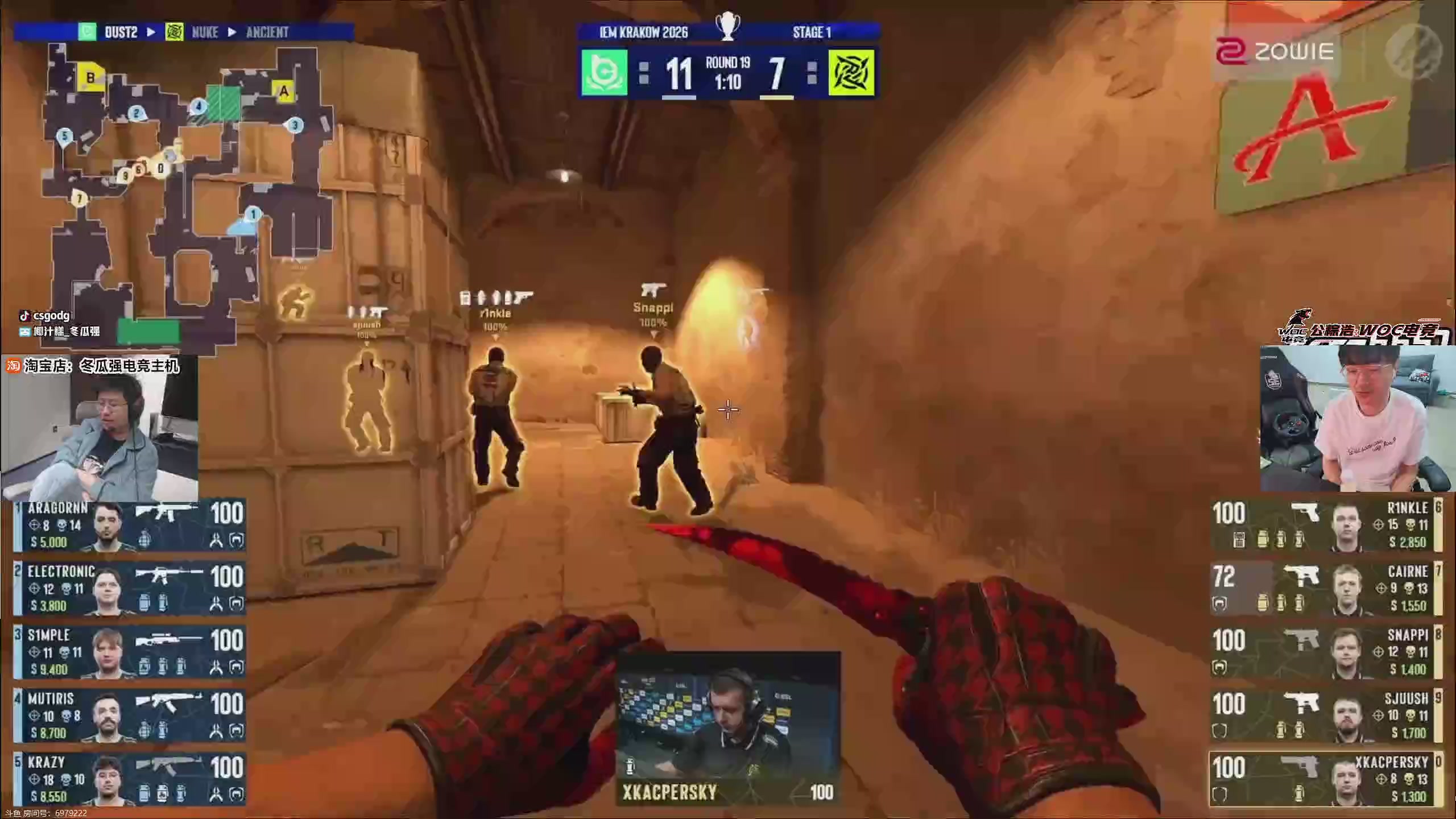The image size is (1456, 819).
Task: Choose Electronic's player panel
Action: tap(130, 589)
